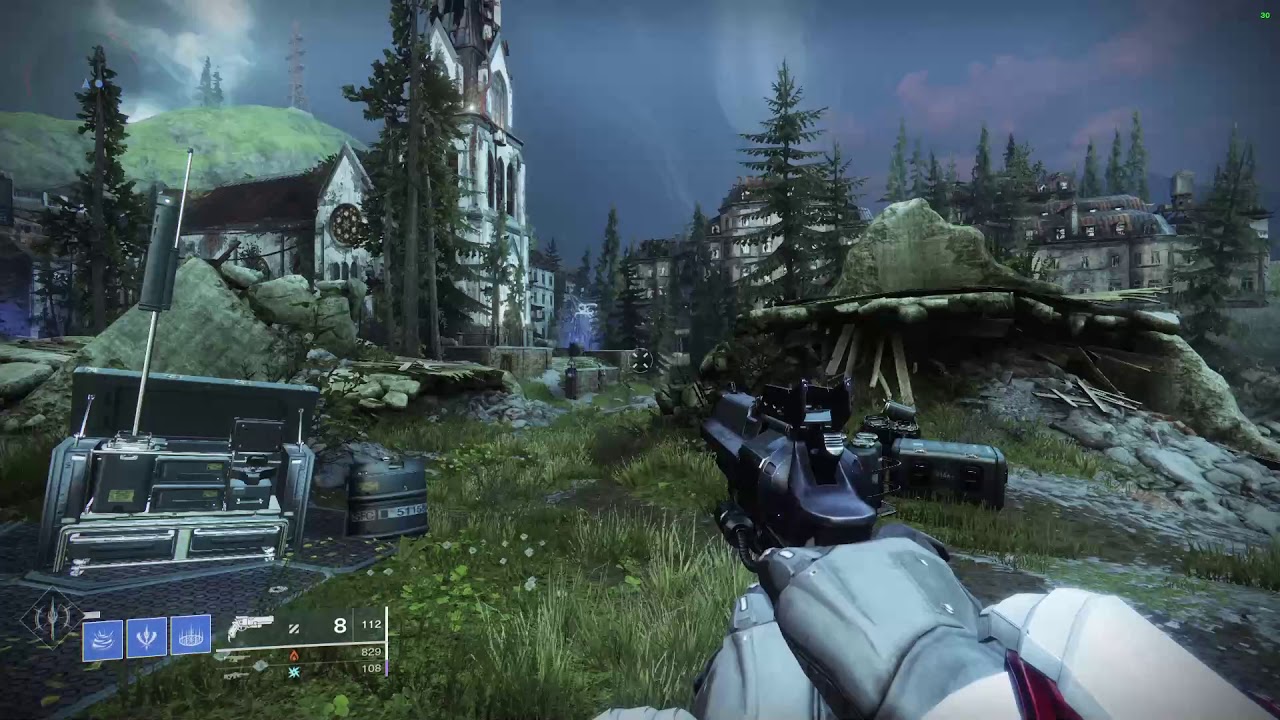Screen dimensions: 1280x720
Task: Select the equipped hand cannon weapon icon
Action: pyautogui.click(x=250, y=628)
